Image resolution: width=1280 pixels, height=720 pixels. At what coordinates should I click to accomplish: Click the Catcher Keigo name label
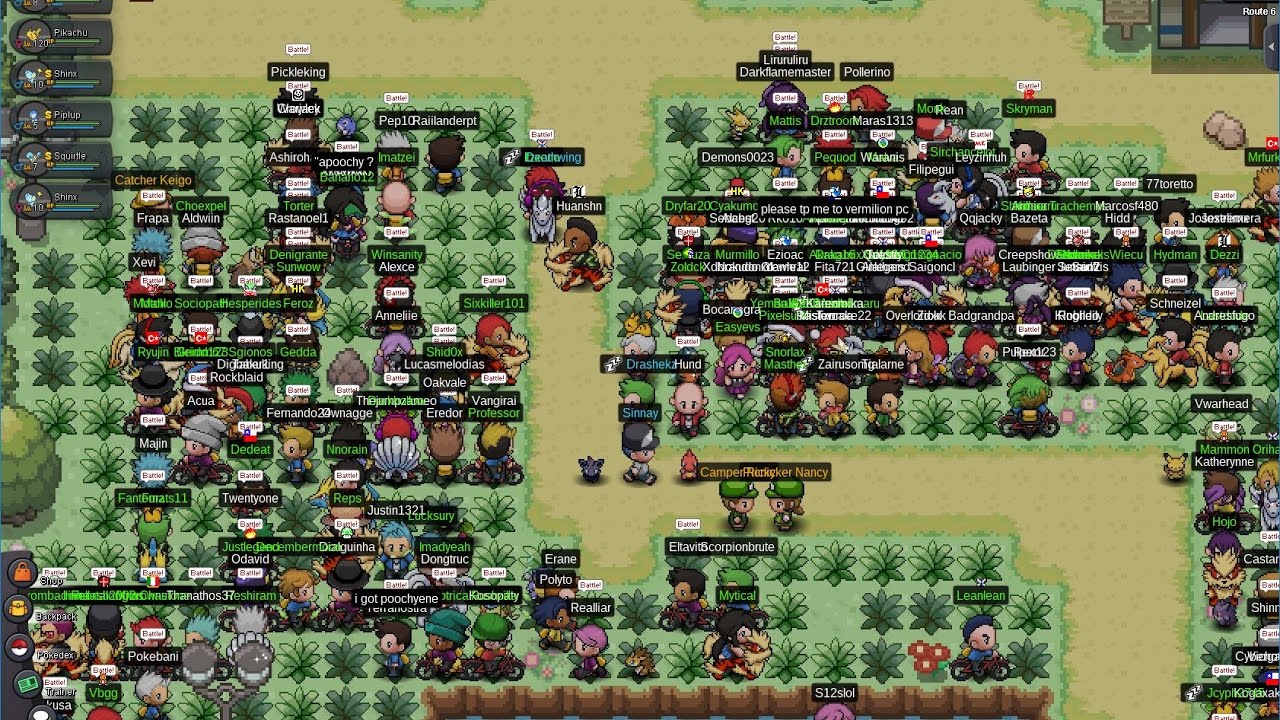[153, 179]
